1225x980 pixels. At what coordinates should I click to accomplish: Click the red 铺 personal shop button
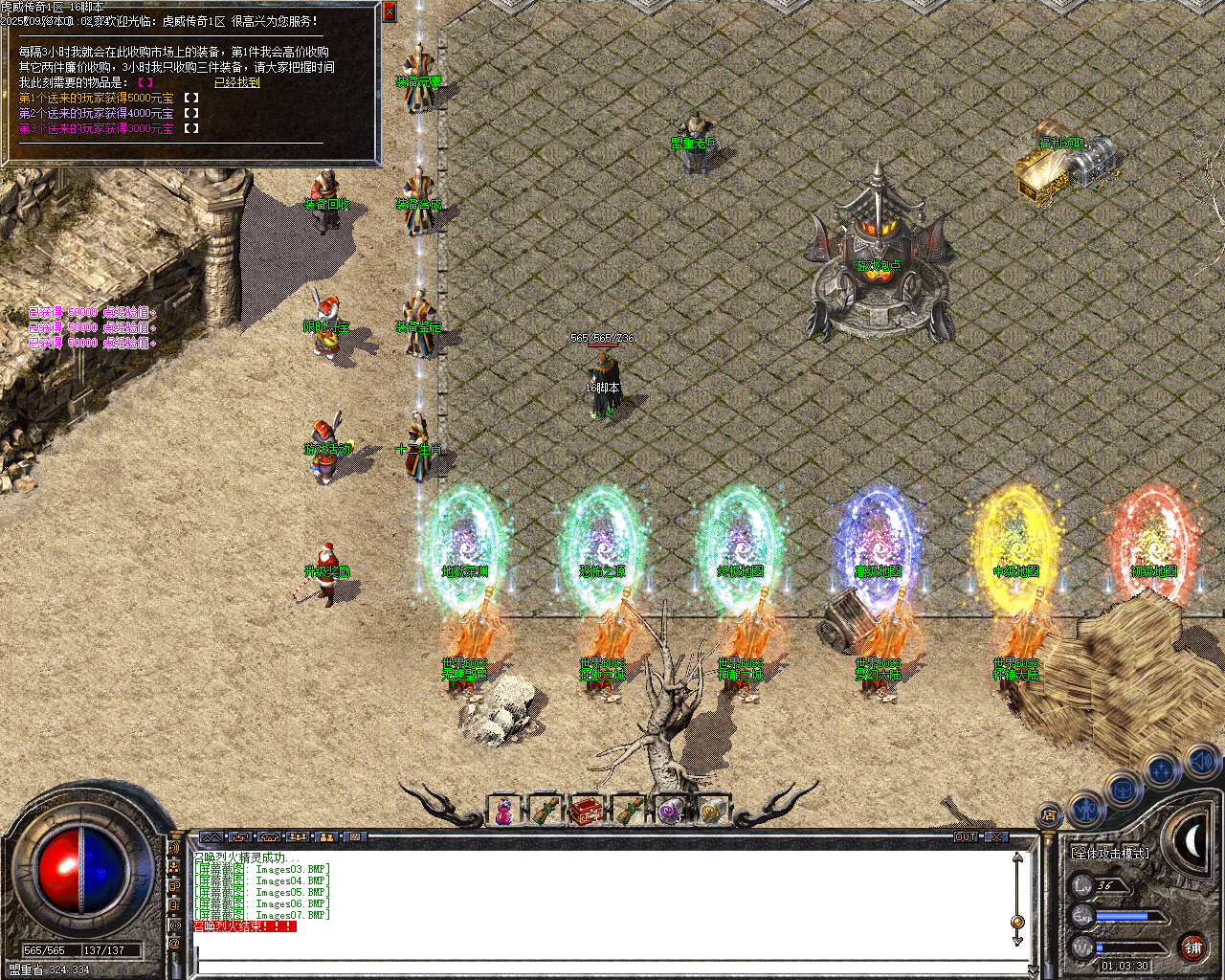point(1195,947)
